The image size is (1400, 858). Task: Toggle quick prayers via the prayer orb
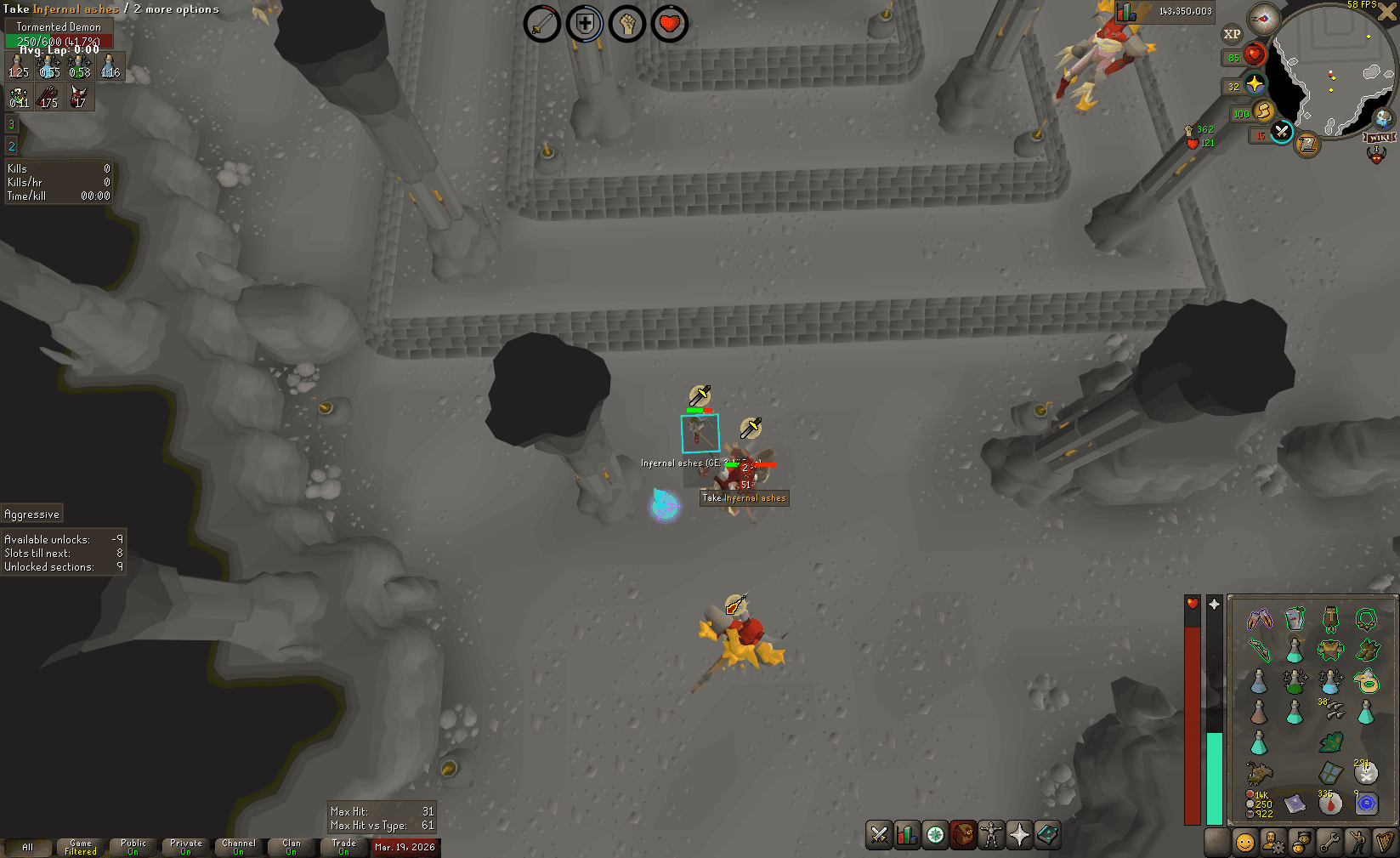pos(1255,84)
